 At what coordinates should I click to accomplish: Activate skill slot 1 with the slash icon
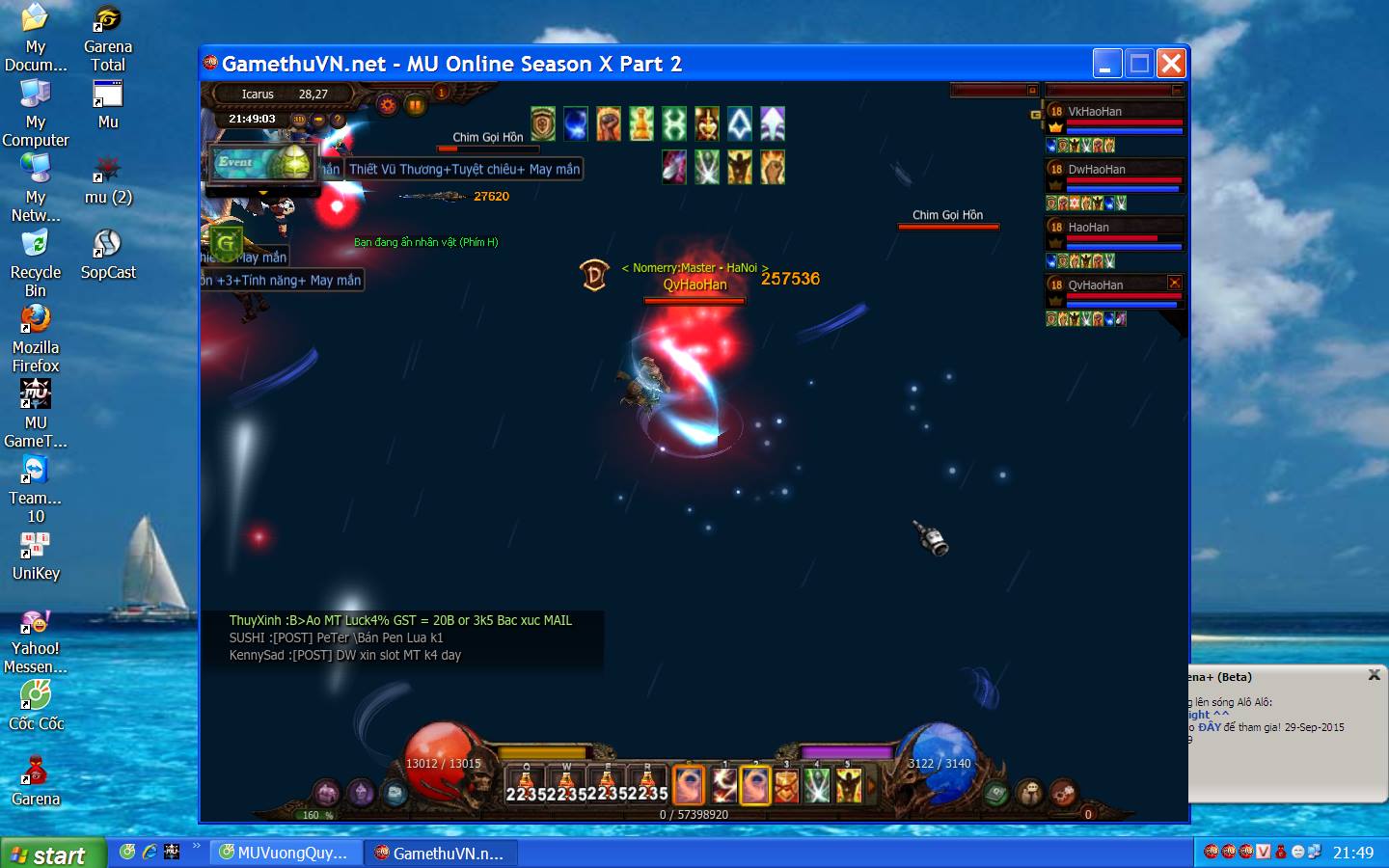[723, 786]
